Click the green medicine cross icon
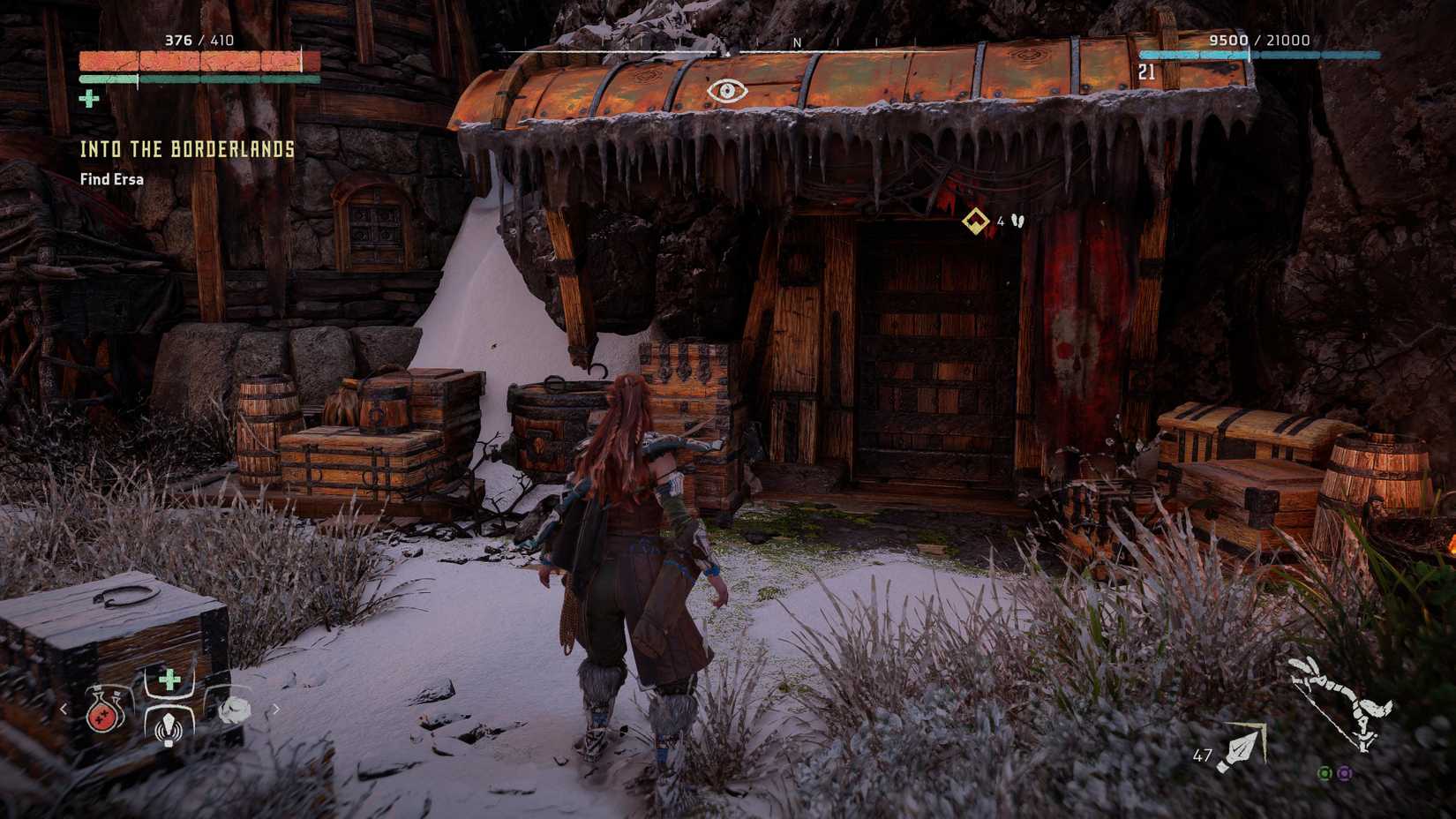The width and height of the screenshot is (1456, 819). pyautogui.click(x=169, y=679)
